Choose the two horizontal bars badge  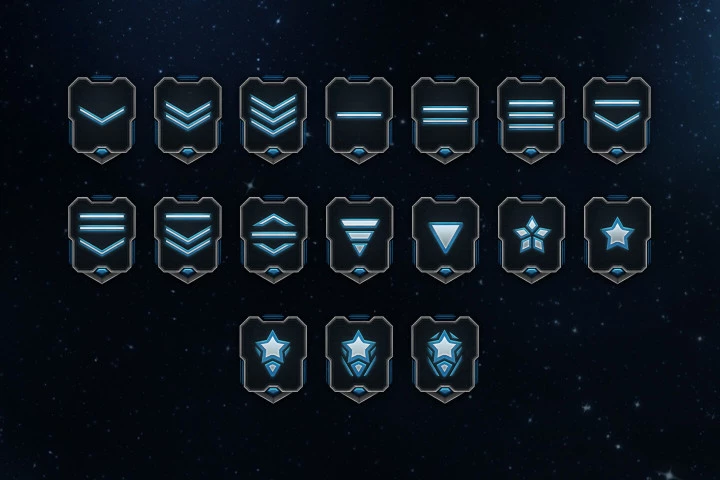click(445, 116)
